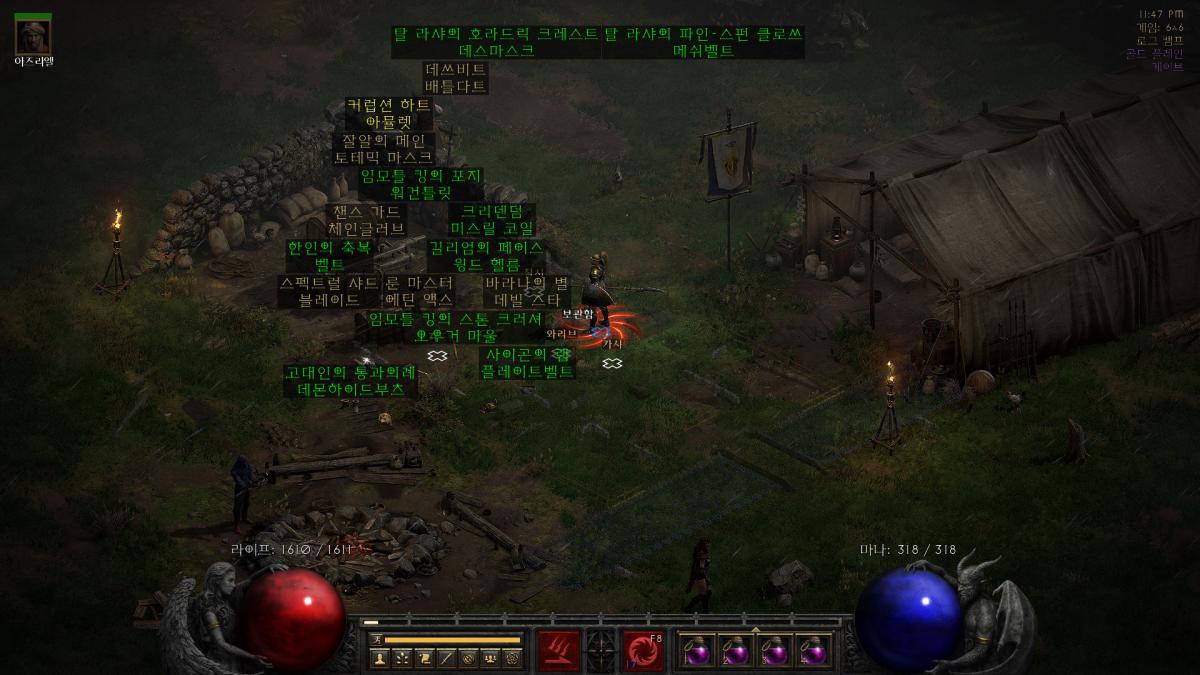Open the quest scroll icon in the mini panel
The image size is (1200, 675).
tap(424, 658)
